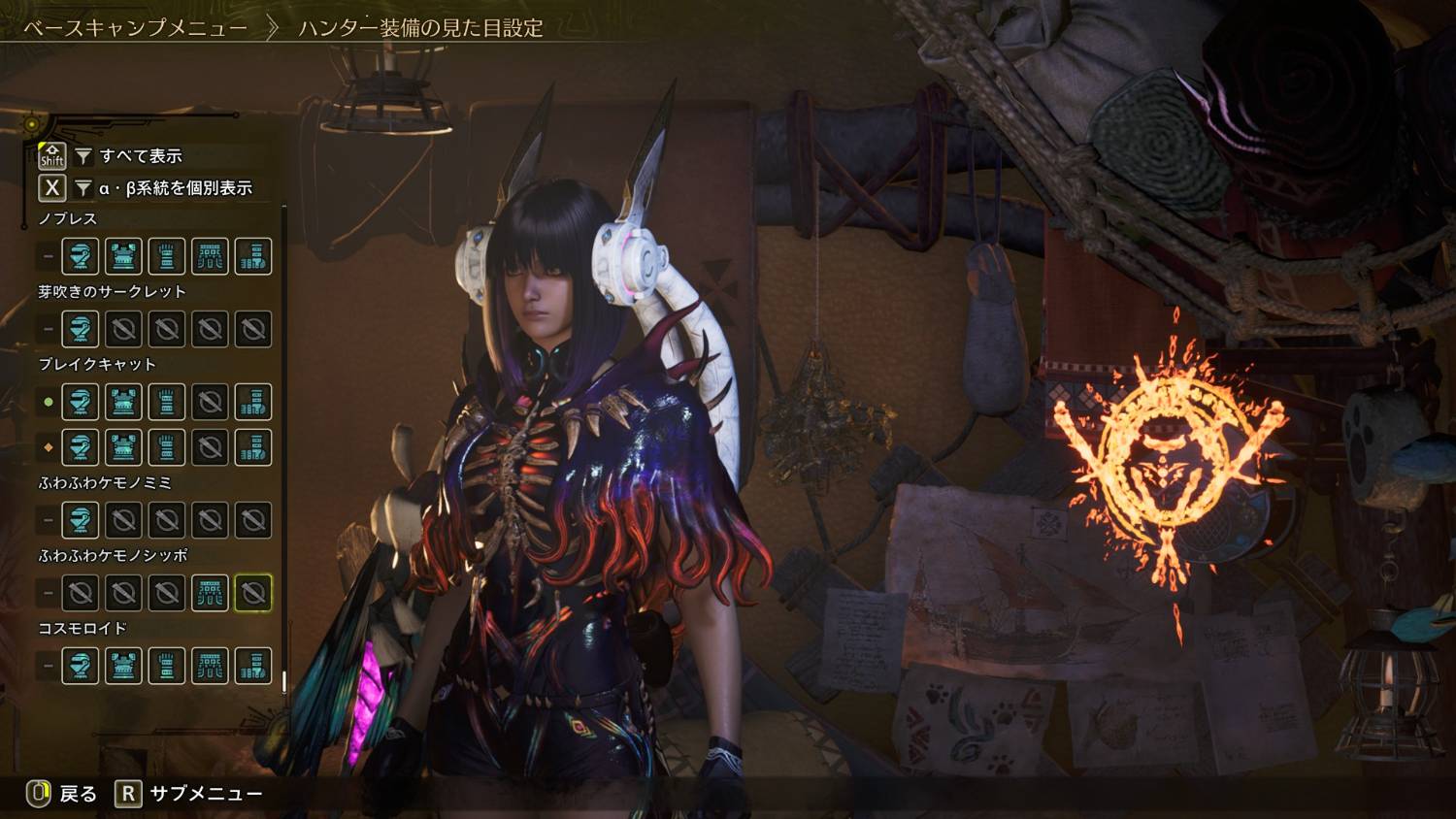Choose the ノブレス leg armor icon

[x=253, y=256]
